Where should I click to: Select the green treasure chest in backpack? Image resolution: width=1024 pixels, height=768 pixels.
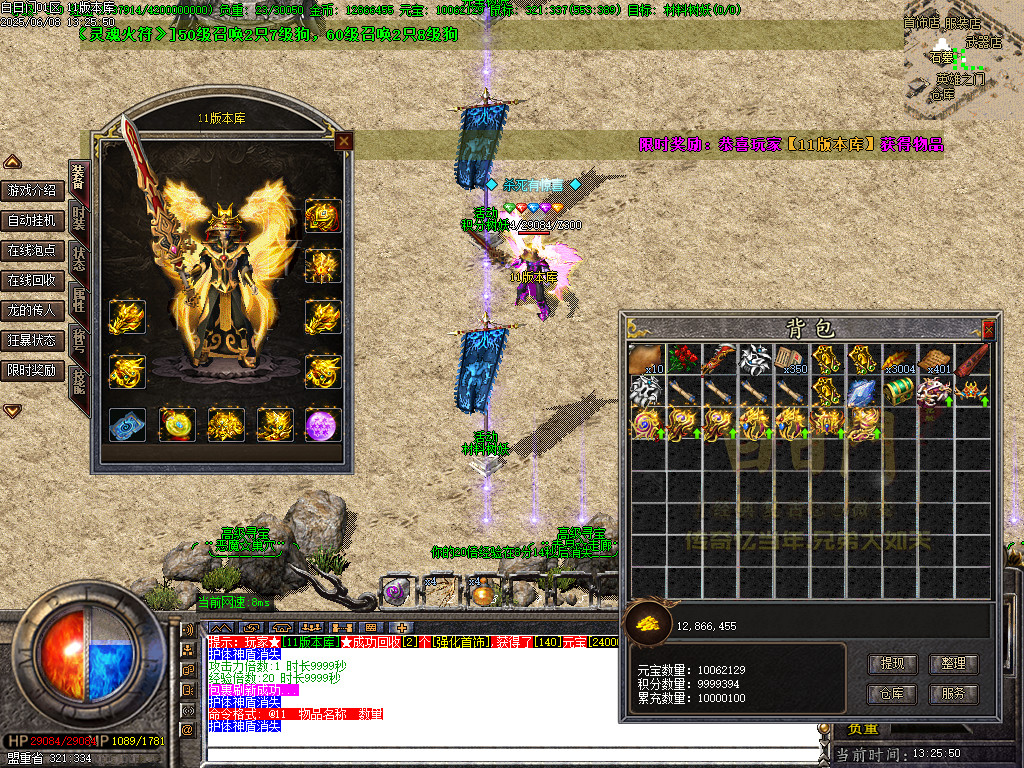(x=898, y=391)
